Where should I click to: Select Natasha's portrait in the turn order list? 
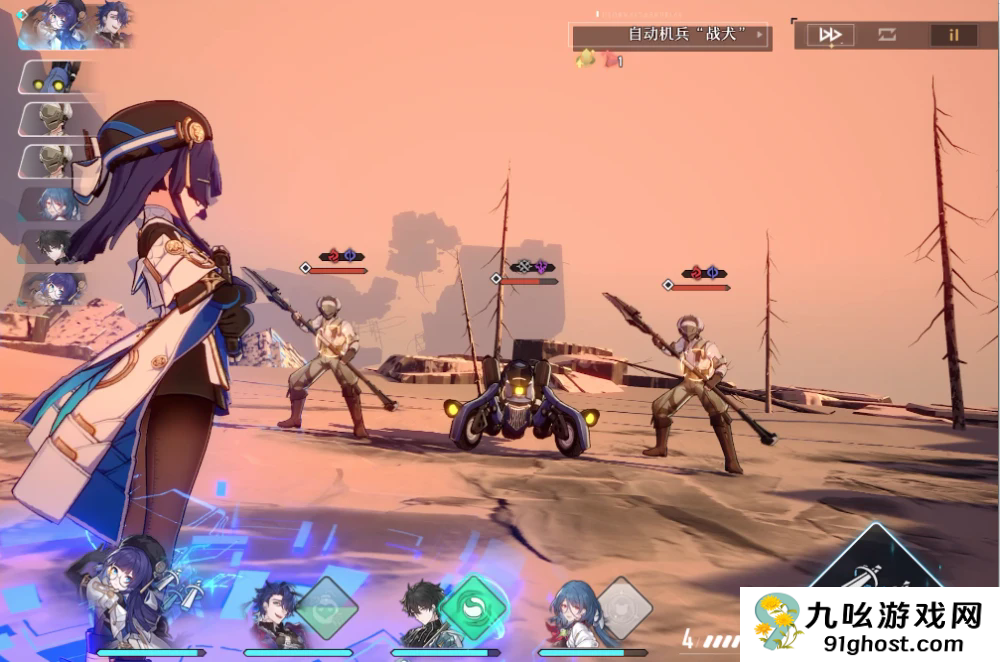pos(57,204)
